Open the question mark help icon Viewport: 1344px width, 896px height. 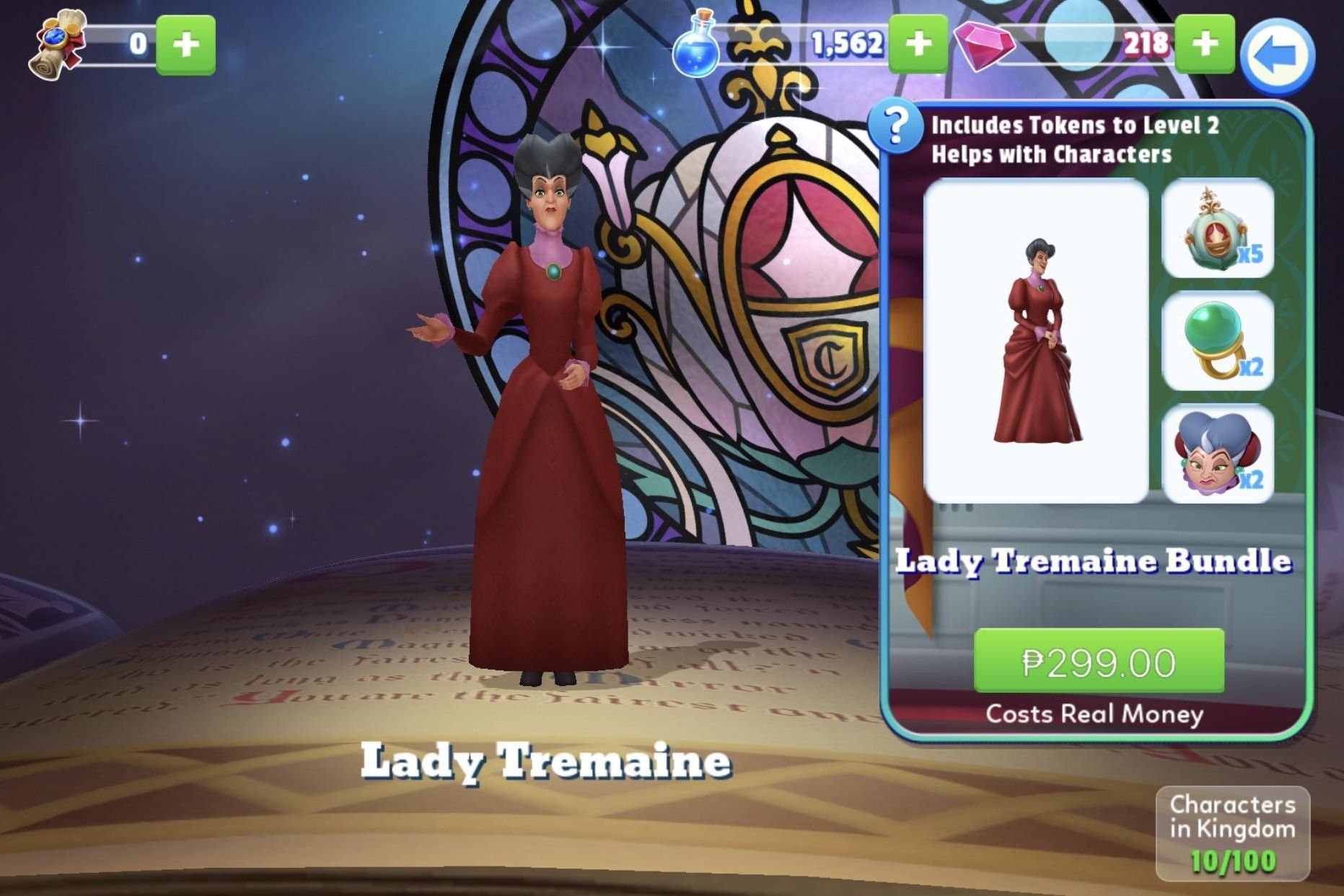(x=895, y=127)
